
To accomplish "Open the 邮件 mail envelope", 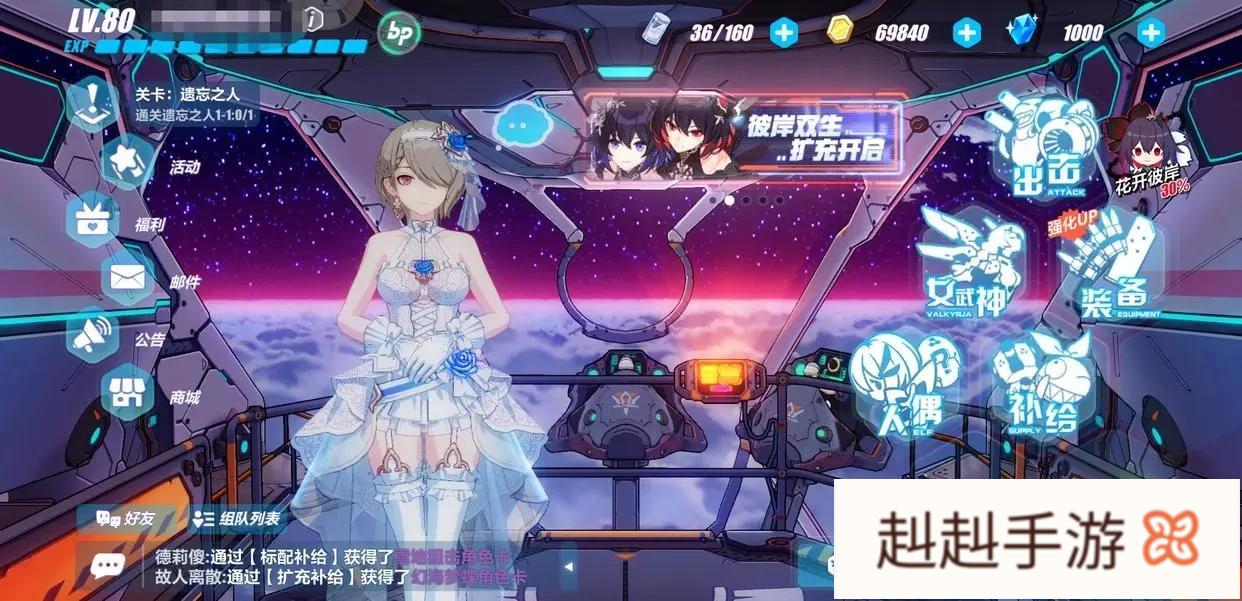I will [126, 277].
